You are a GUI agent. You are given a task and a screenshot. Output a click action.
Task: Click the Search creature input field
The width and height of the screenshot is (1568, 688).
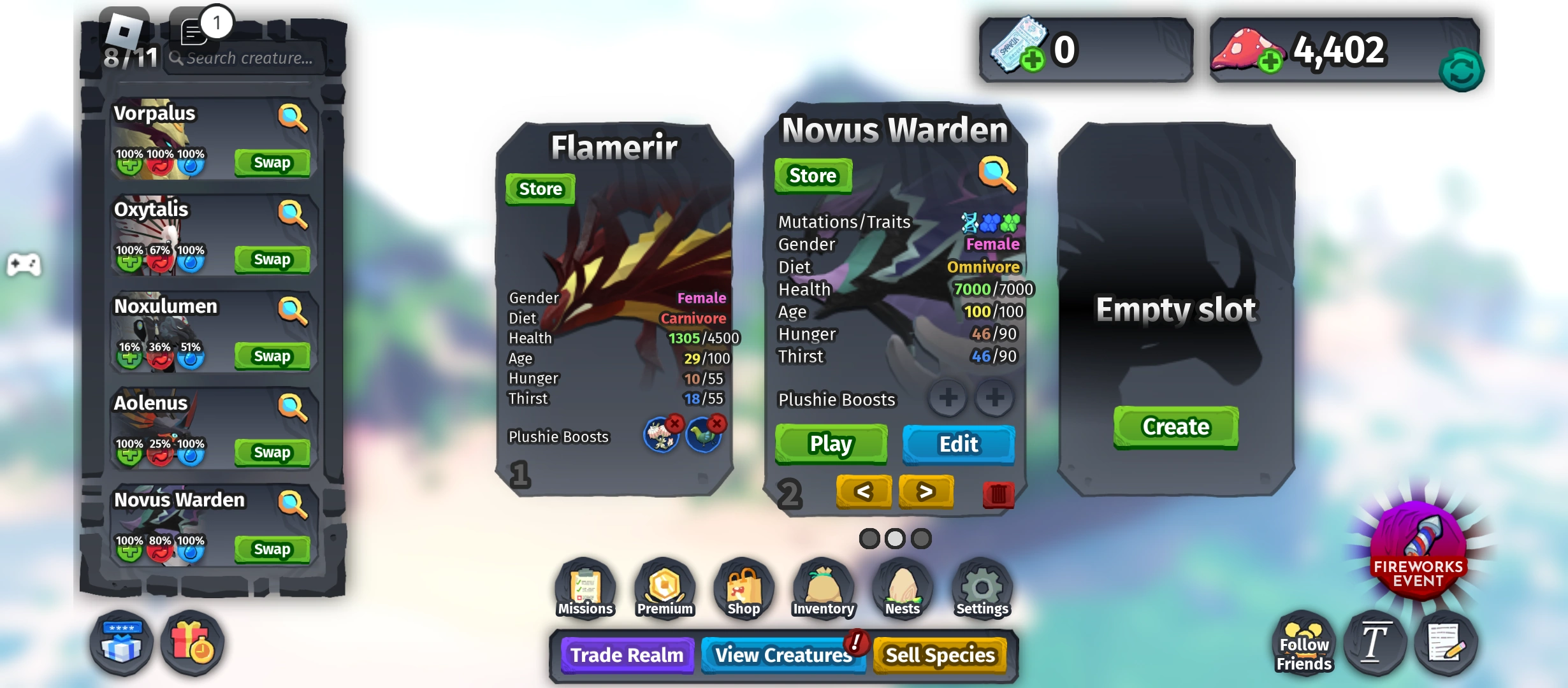tap(245, 57)
